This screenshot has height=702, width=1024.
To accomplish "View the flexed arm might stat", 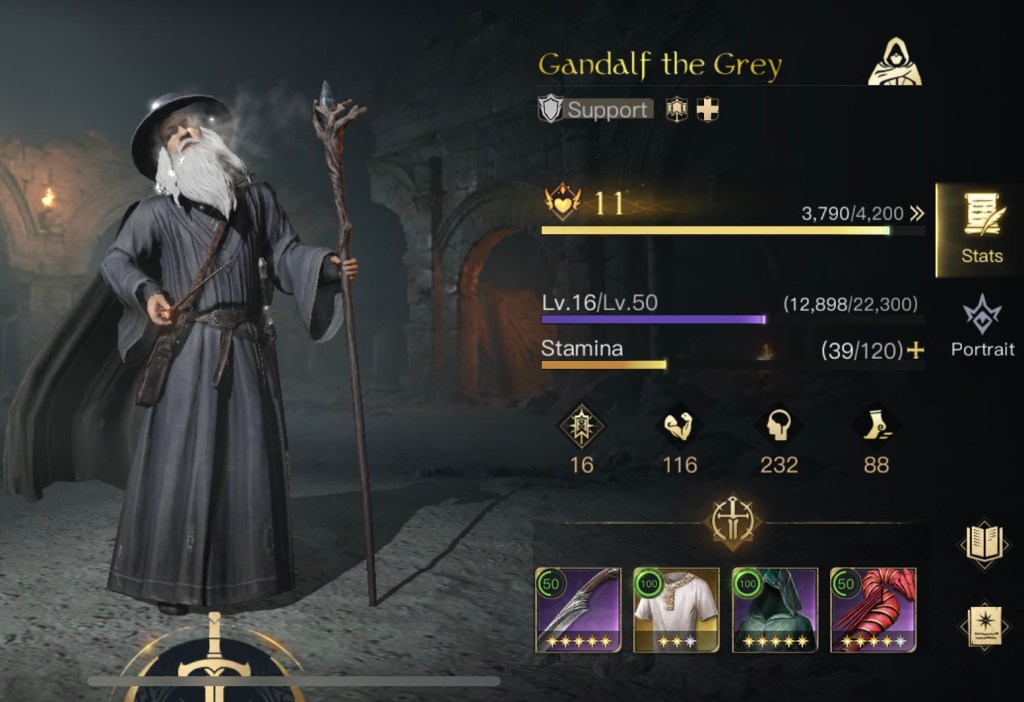I will click(x=680, y=427).
